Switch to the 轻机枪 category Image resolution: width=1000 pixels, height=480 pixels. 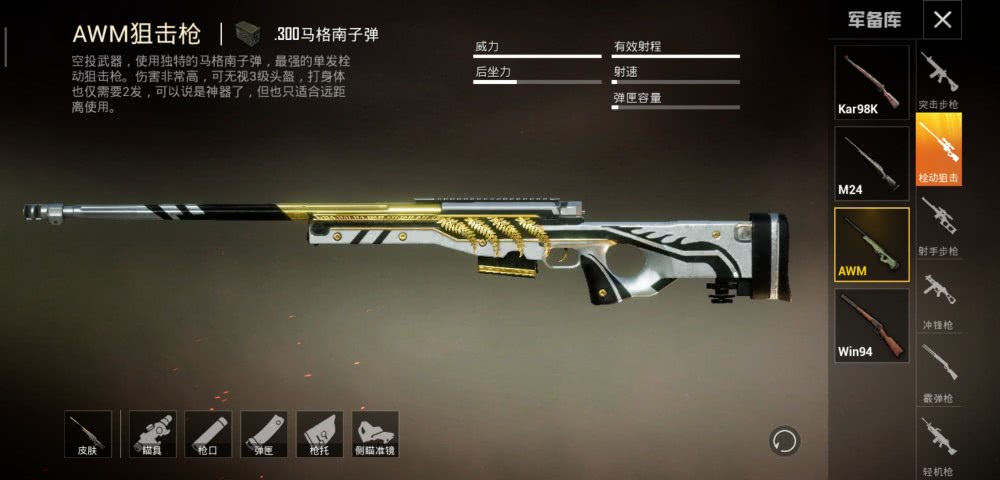coord(938,447)
